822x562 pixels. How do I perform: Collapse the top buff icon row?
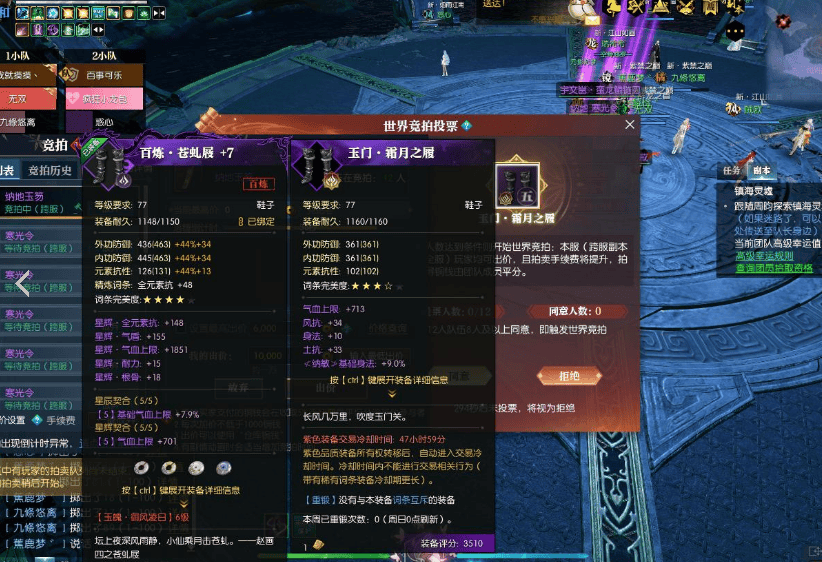point(159,13)
